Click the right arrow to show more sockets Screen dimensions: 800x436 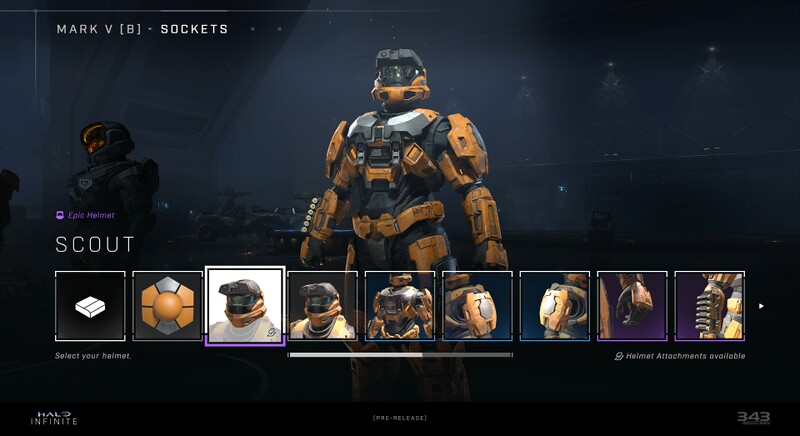(761, 306)
